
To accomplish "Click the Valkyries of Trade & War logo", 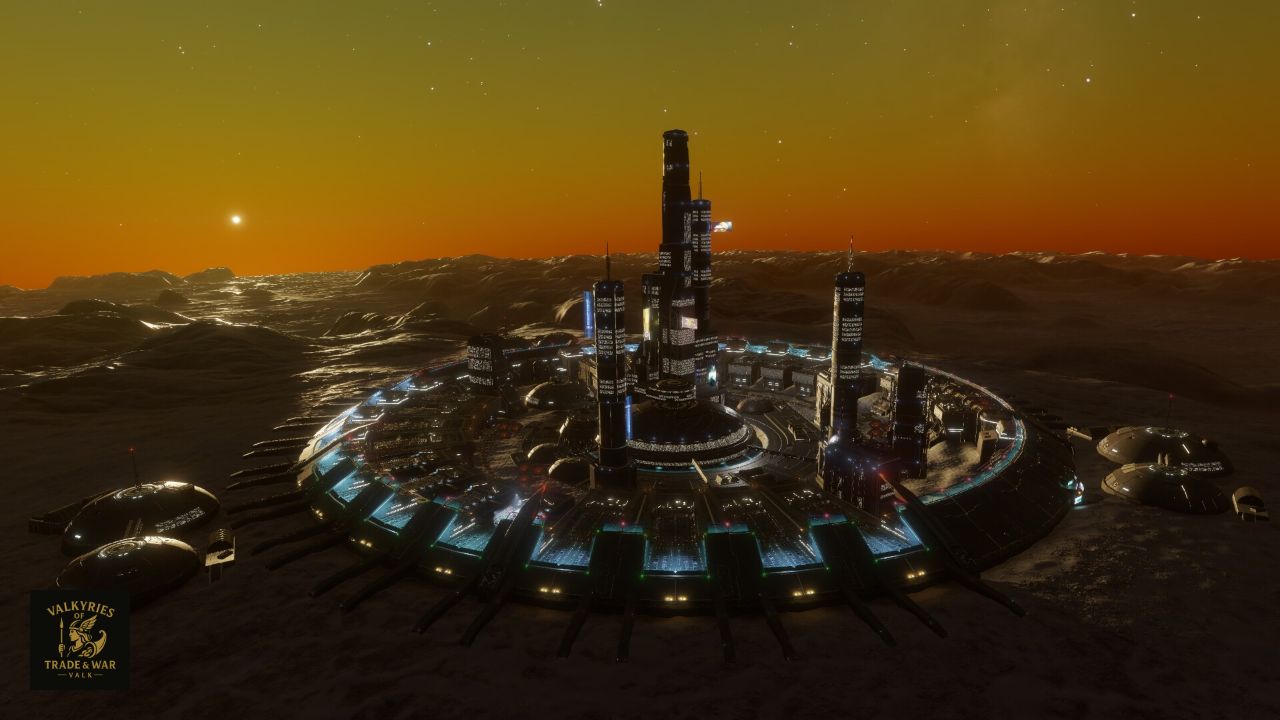I will 79,639.
